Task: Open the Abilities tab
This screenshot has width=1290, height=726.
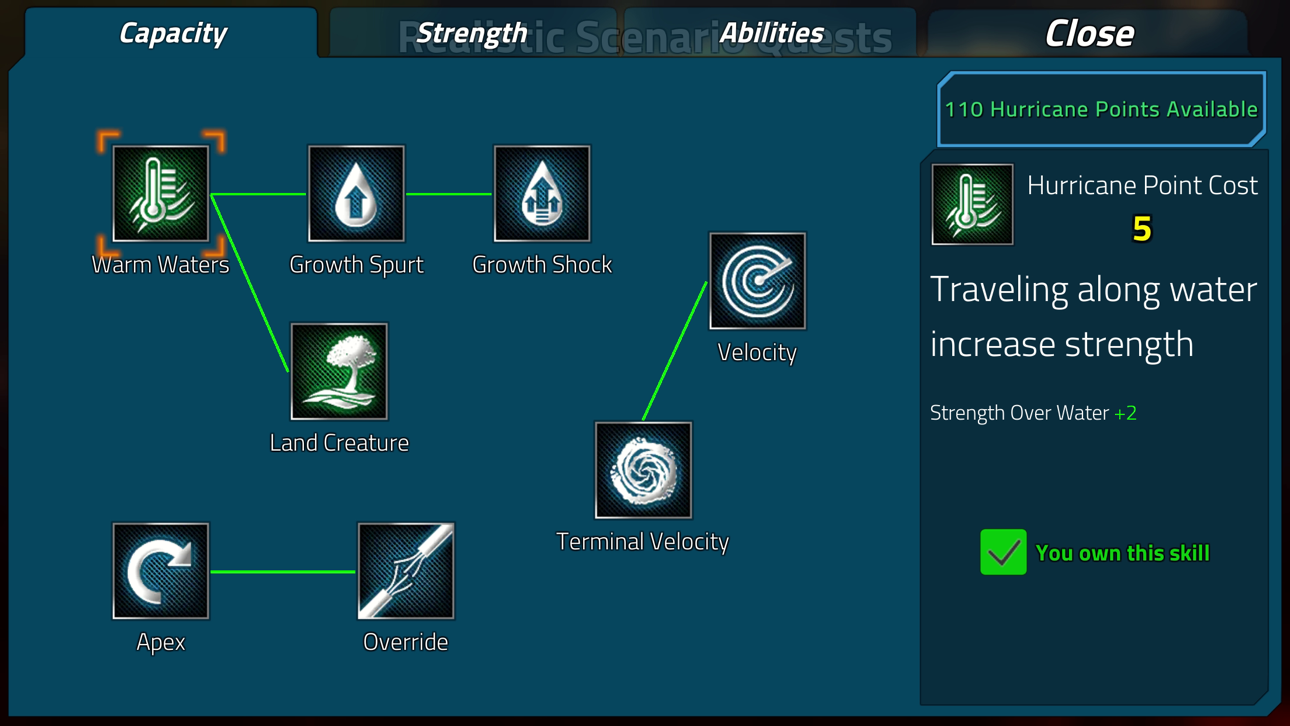Action: (772, 33)
